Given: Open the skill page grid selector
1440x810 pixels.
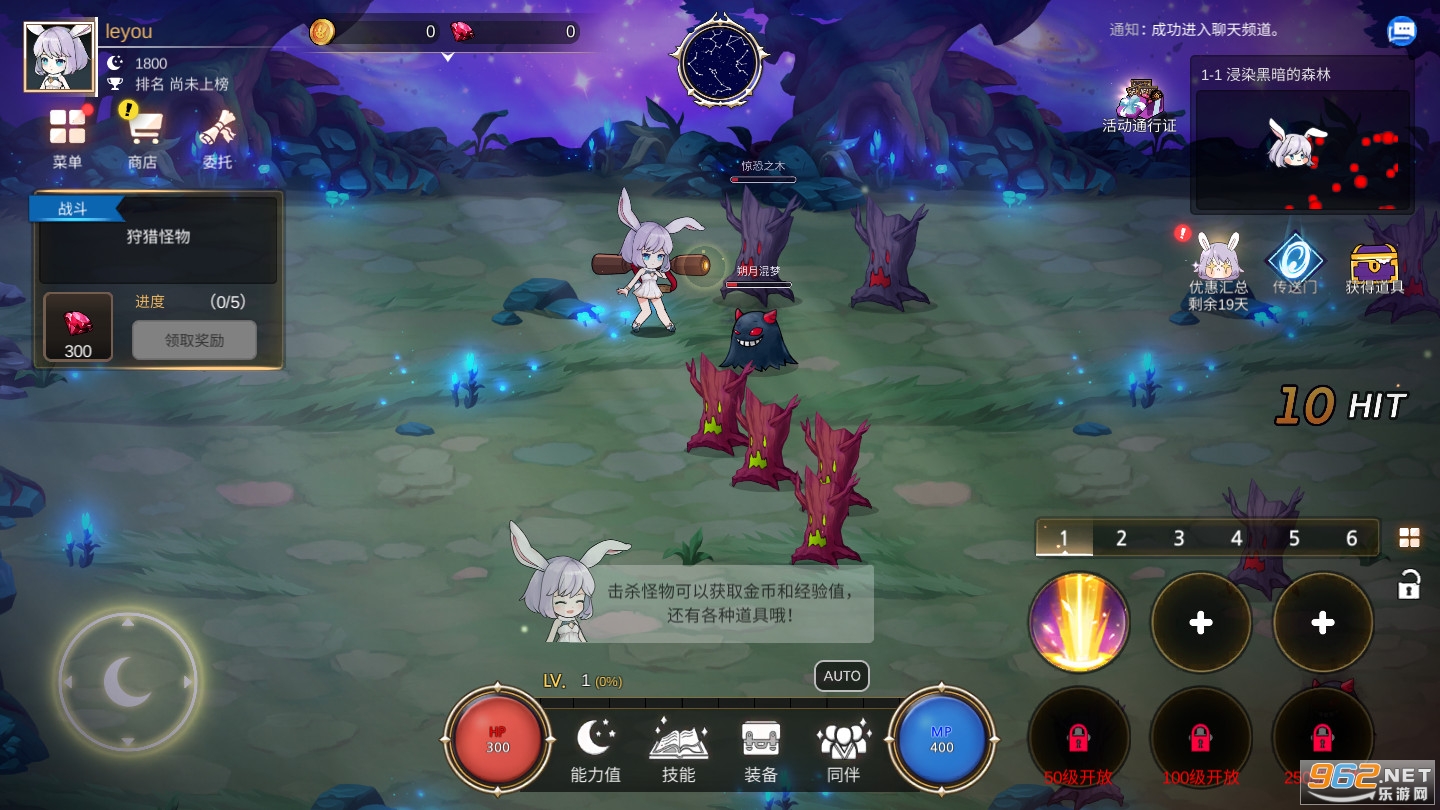Looking at the screenshot, I should (x=1409, y=537).
